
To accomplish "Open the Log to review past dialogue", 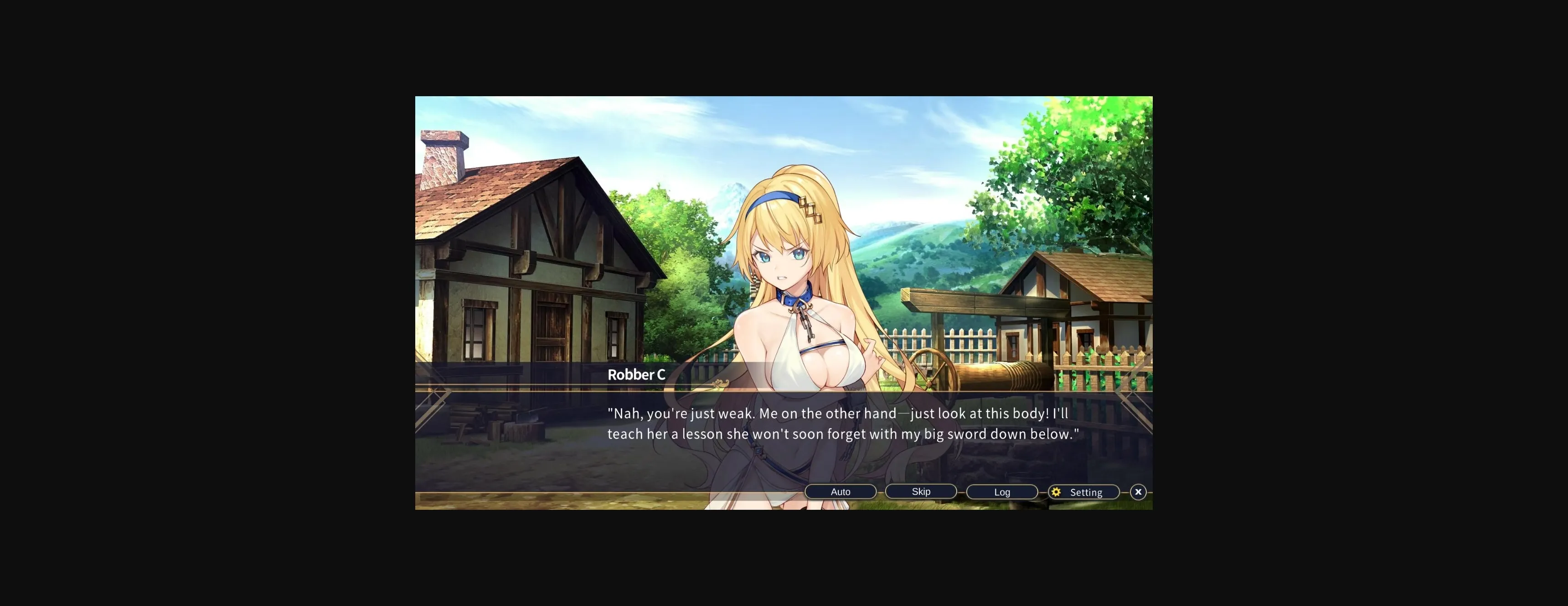I will coord(1001,492).
